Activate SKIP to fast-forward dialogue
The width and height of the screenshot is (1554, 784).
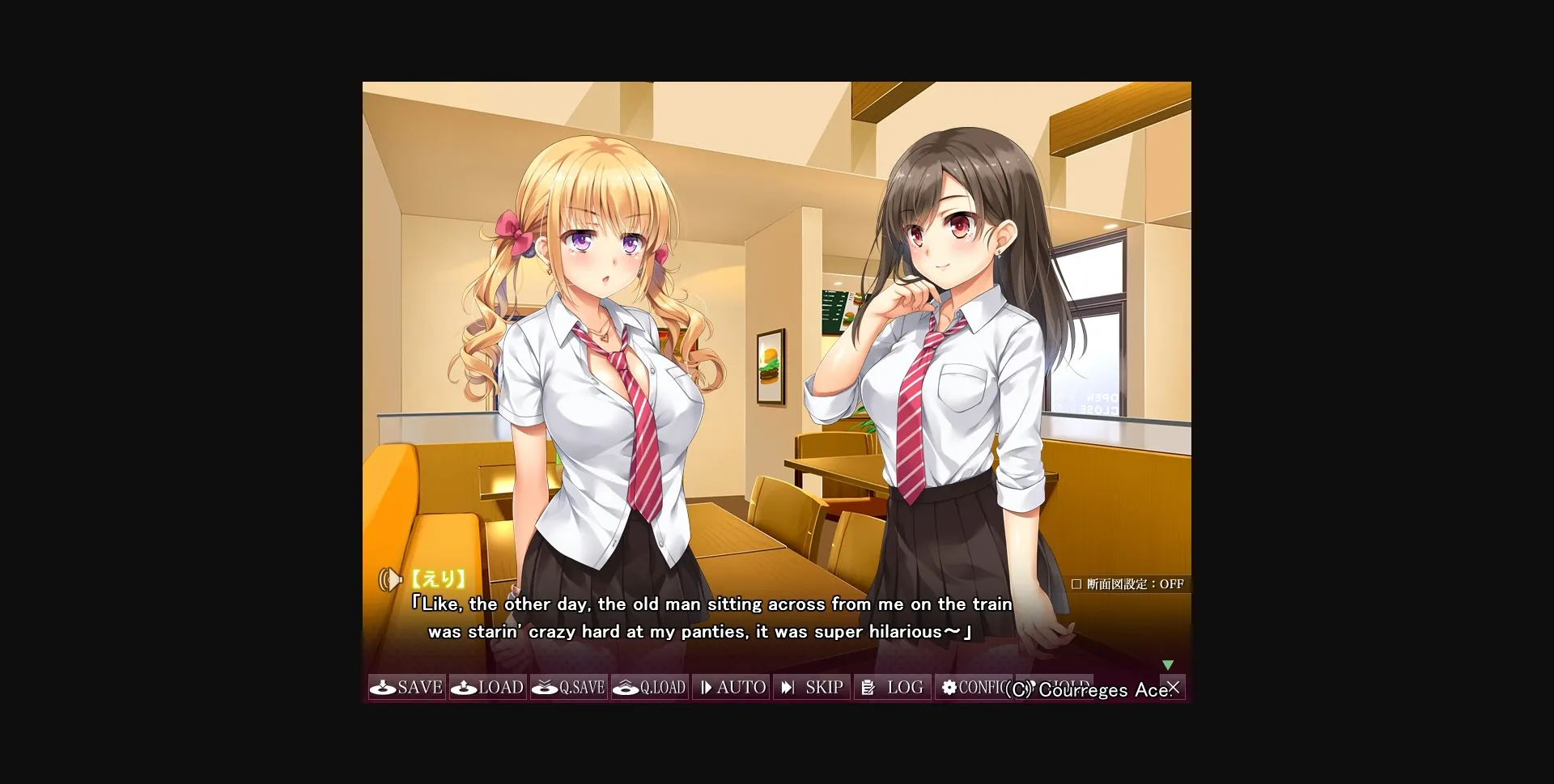click(x=811, y=687)
